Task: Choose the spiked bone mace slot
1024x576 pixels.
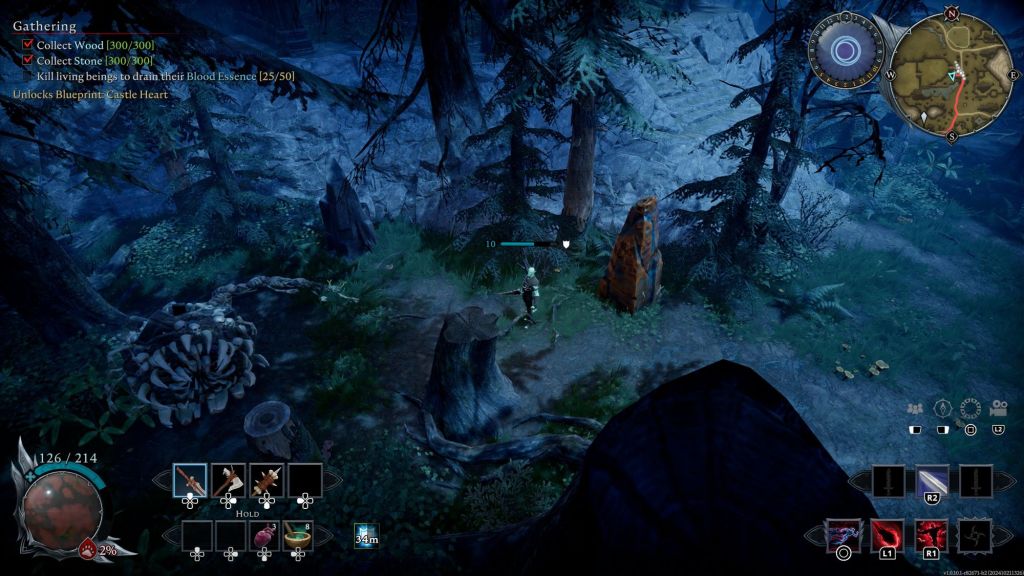Action: pos(267,480)
